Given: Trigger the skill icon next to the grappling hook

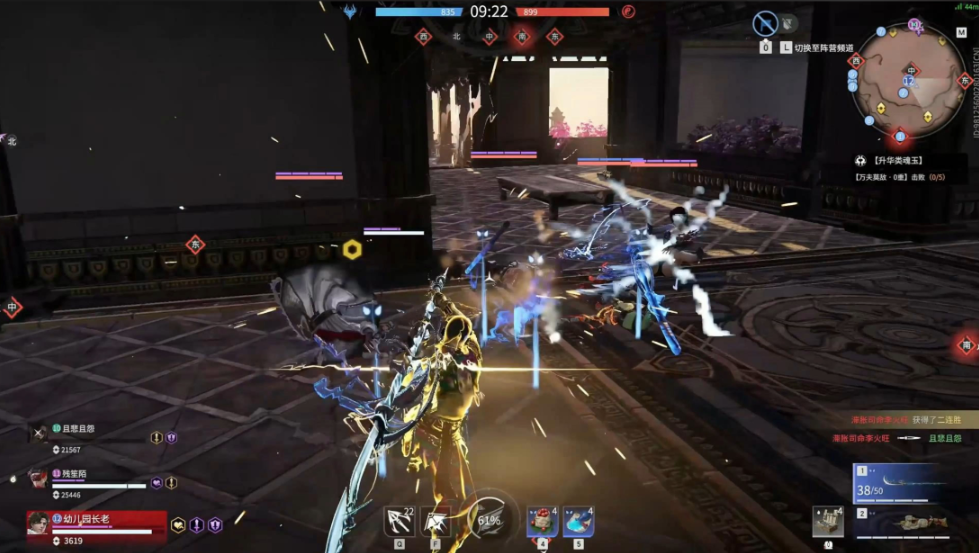Looking at the screenshot, I should point(435,521).
